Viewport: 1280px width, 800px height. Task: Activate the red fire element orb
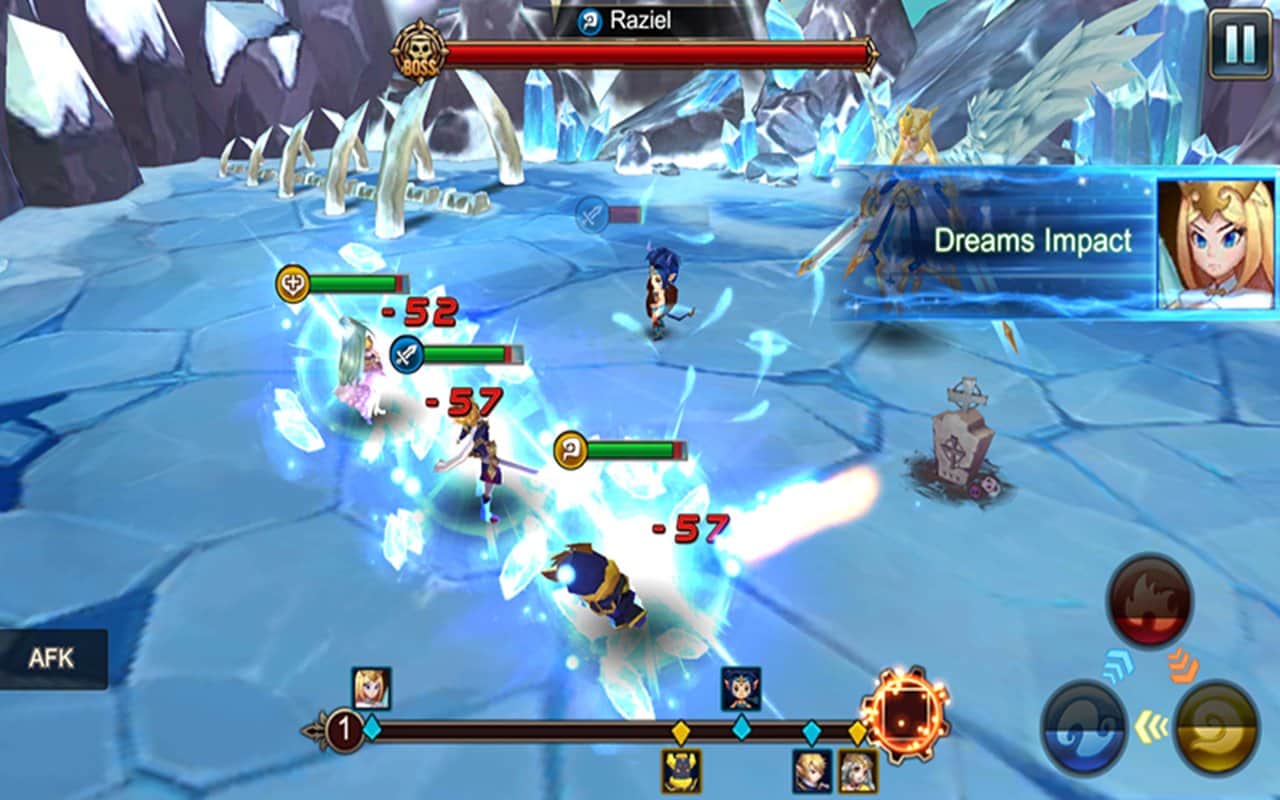(1149, 601)
